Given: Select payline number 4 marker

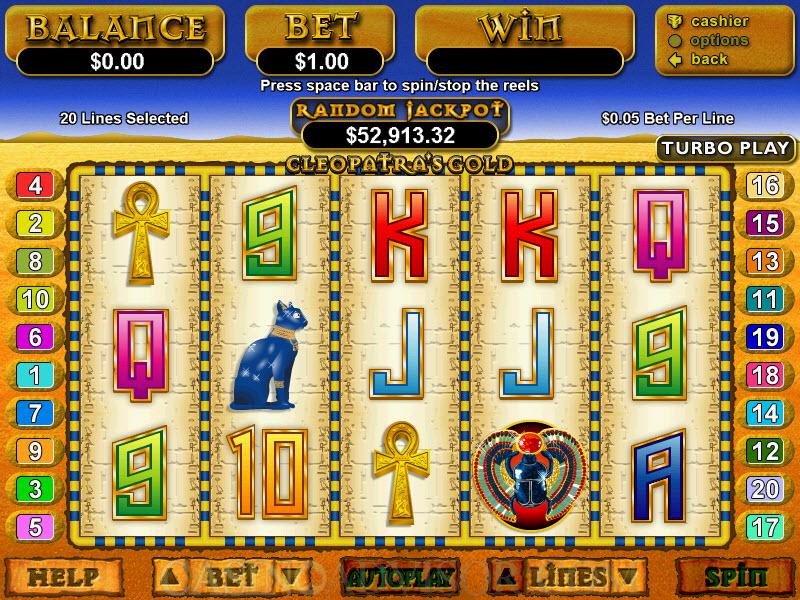Looking at the screenshot, I should point(35,185).
